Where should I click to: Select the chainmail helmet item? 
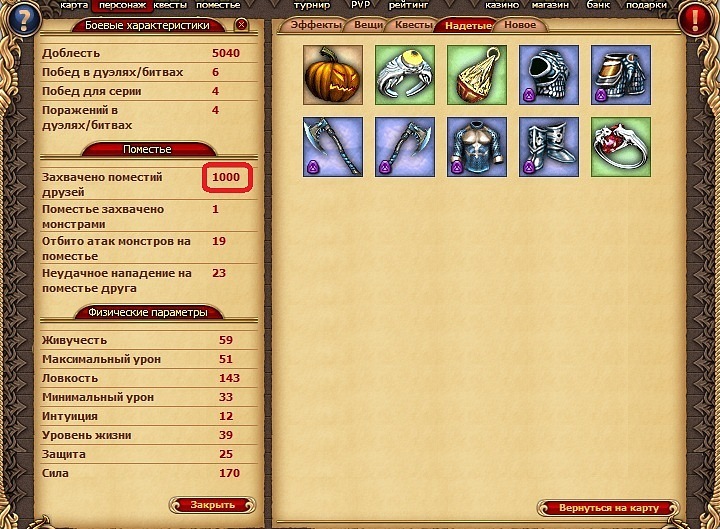coord(544,70)
